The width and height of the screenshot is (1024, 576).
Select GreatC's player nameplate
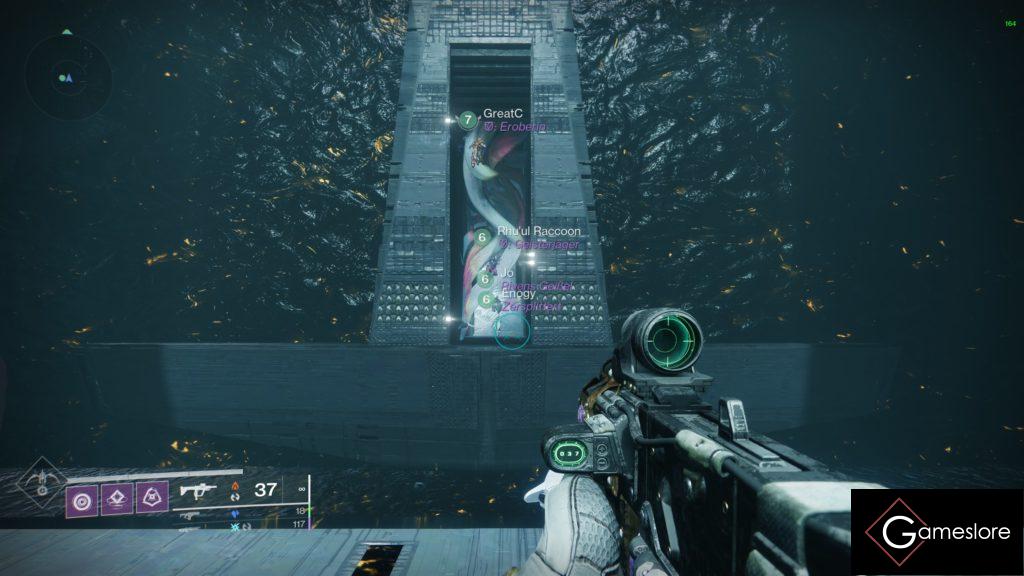tap(503, 114)
